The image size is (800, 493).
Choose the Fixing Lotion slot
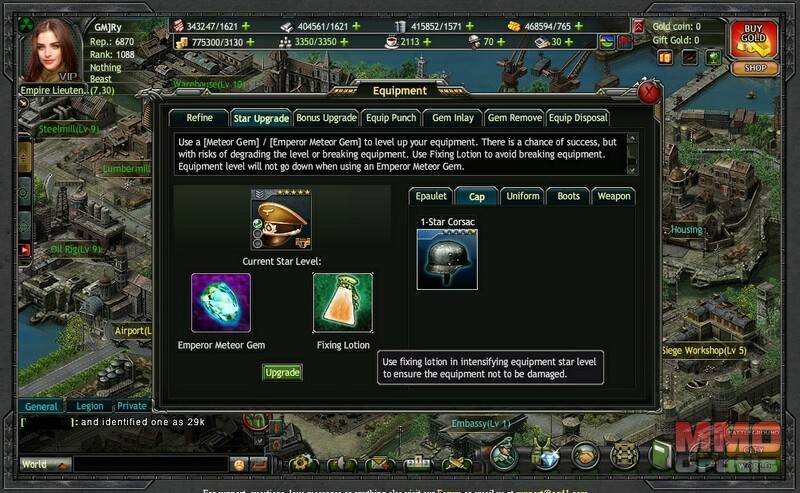pos(343,303)
